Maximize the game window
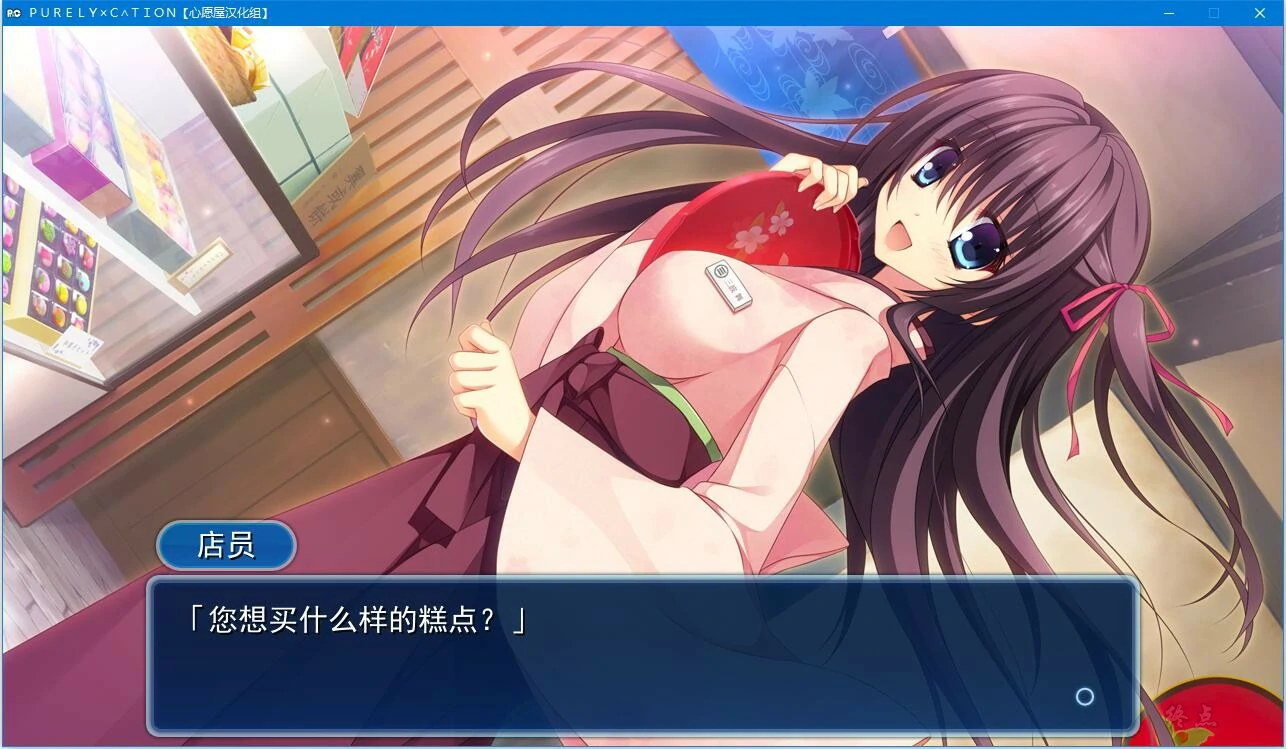Image resolution: width=1286 pixels, height=749 pixels. 1213,13
